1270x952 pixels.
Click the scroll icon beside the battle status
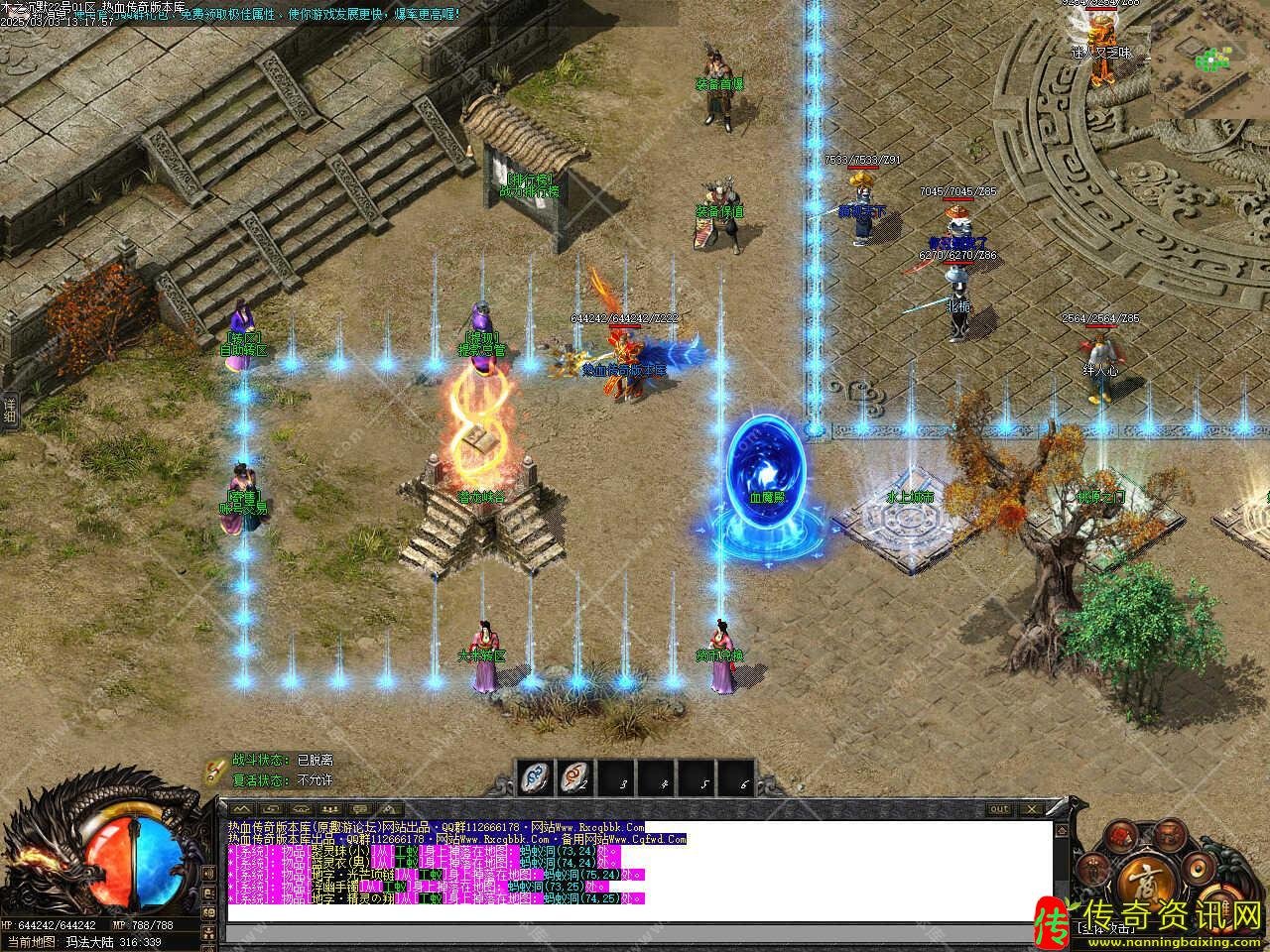(214, 769)
